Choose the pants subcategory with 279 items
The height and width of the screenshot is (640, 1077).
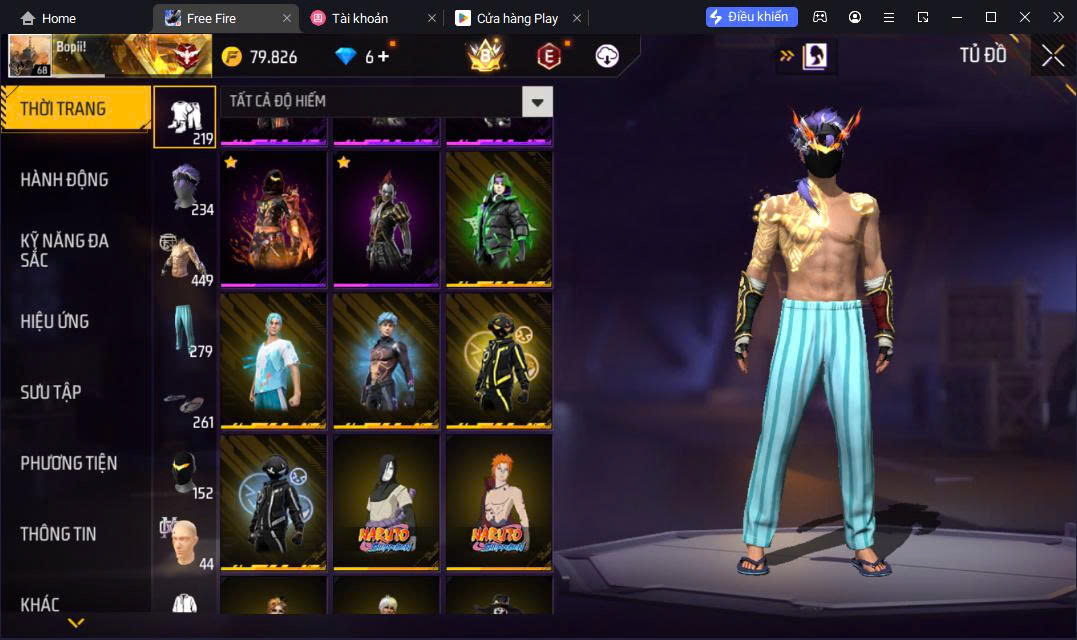[185, 328]
